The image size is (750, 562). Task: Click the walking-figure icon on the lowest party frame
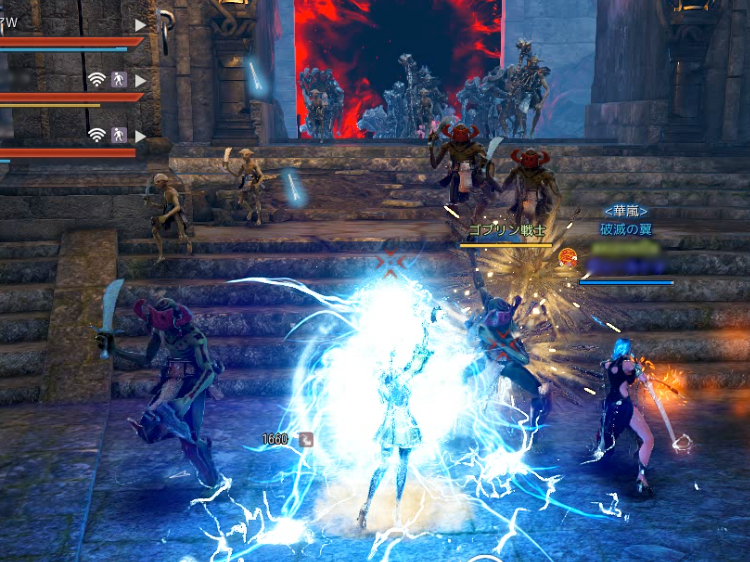(x=119, y=135)
